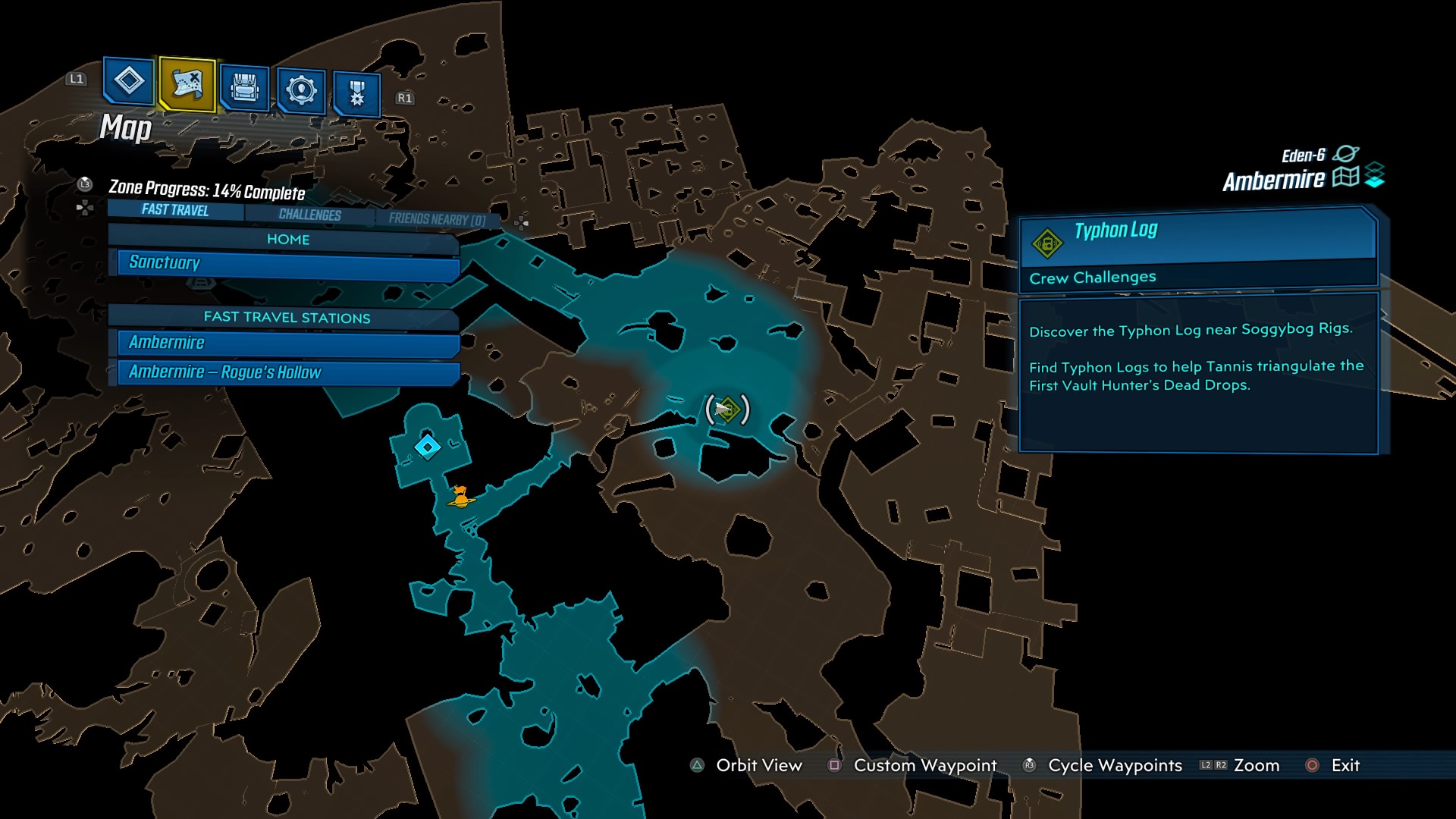Switch to the Skills tab icon
1456x819 pixels.
[301, 90]
